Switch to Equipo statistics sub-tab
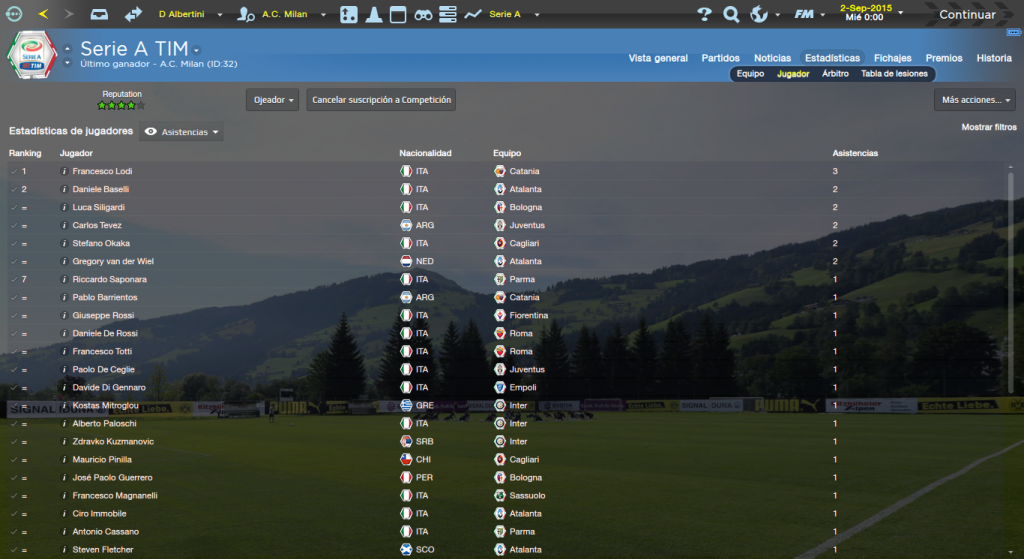The width and height of the screenshot is (1024, 559). 750,74
